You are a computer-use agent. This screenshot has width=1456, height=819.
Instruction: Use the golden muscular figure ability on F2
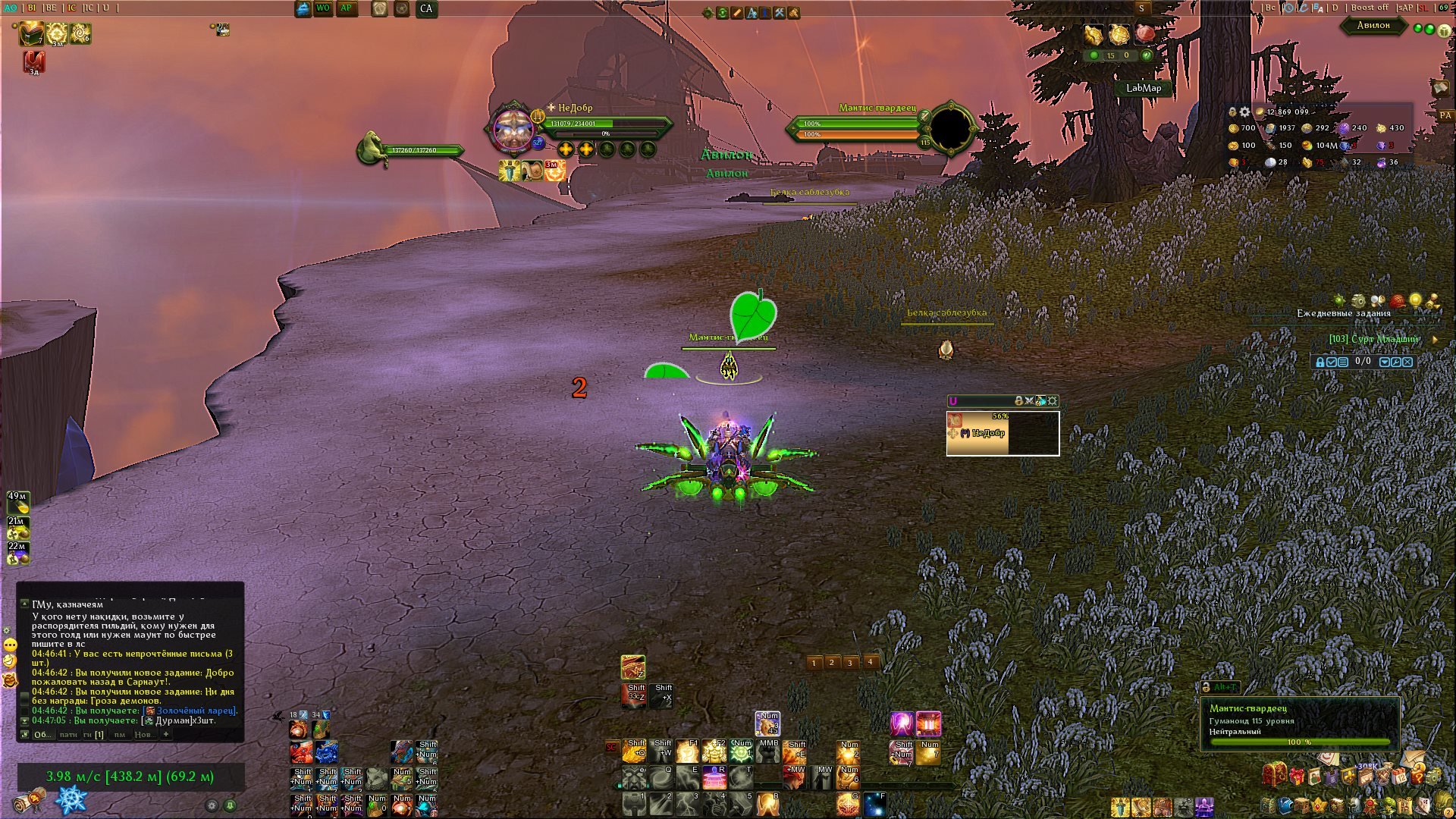click(x=714, y=751)
